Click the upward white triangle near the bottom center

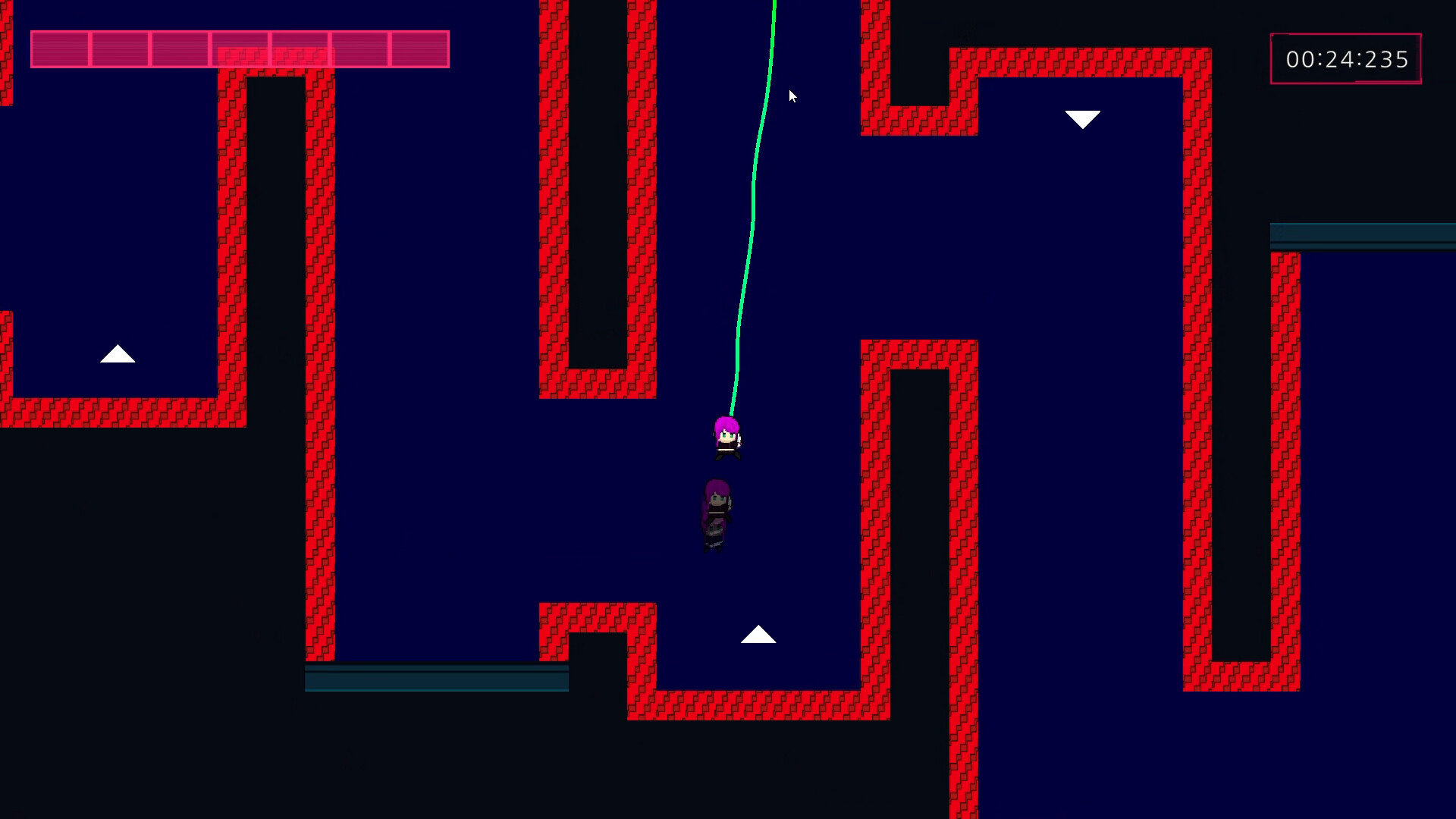(759, 635)
